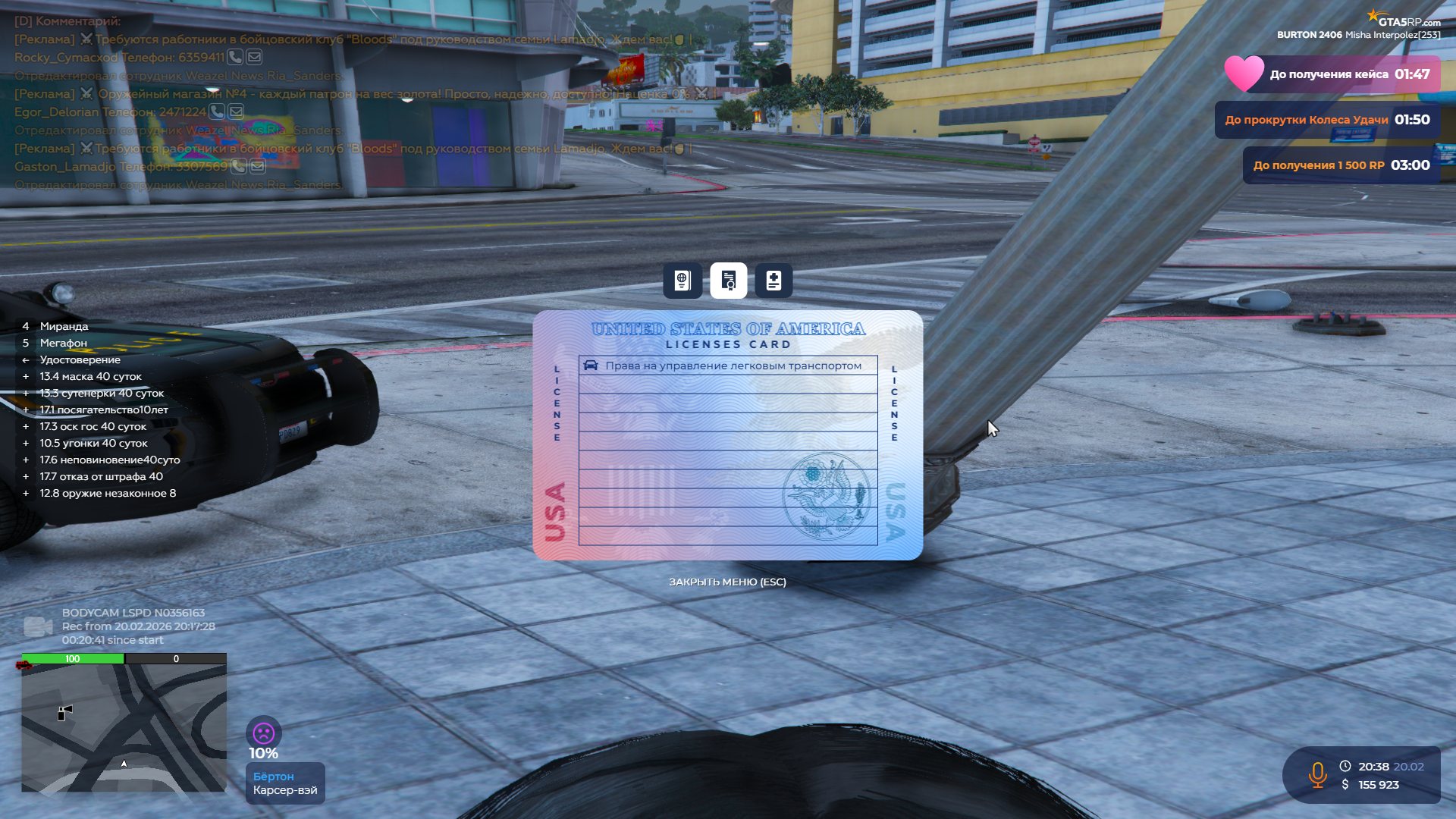
Task: Choose the 12.8 оружие незаконное entry
Action: click(x=108, y=493)
